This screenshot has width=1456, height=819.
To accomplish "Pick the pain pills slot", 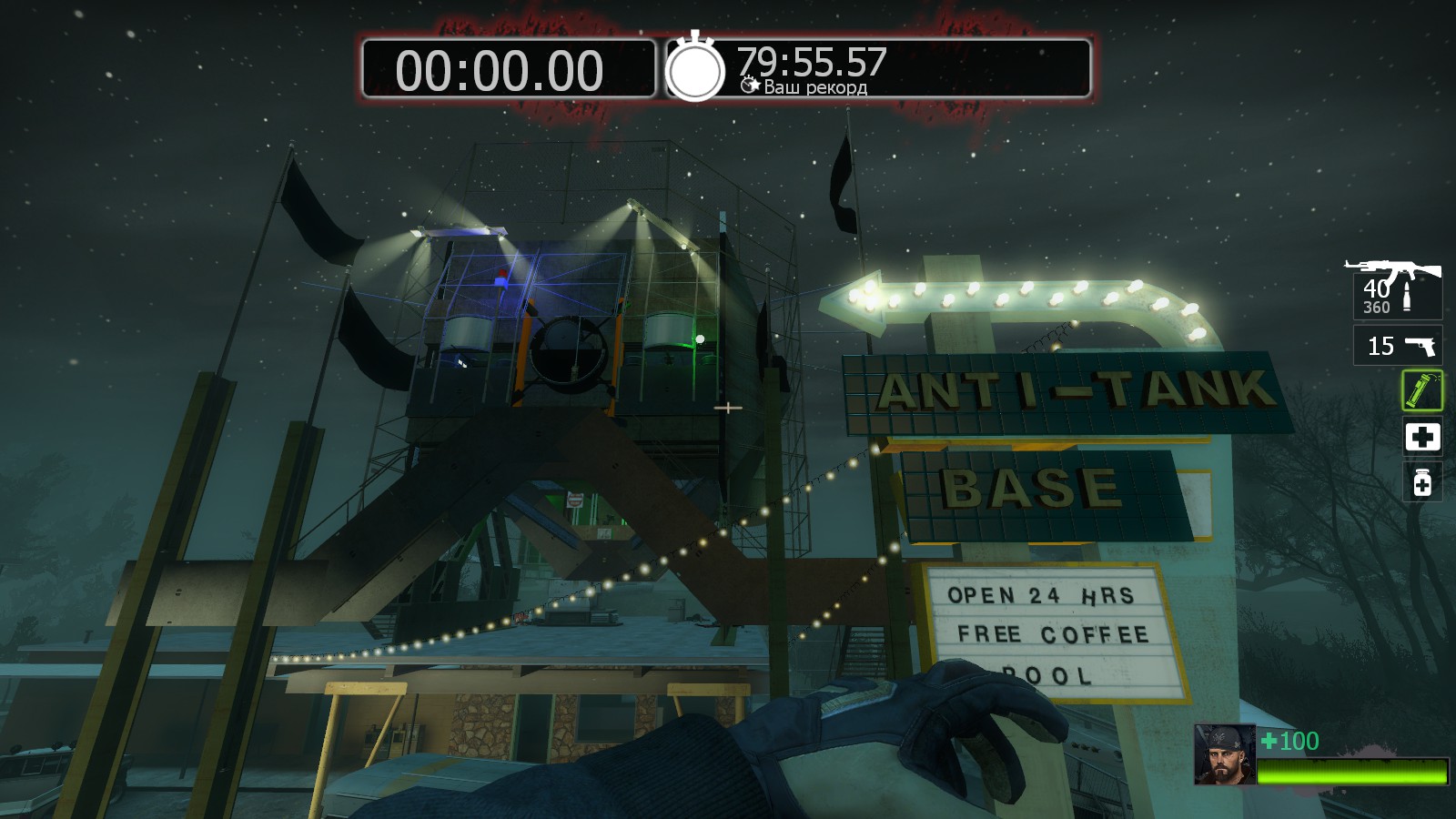I will [x=1422, y=482].
